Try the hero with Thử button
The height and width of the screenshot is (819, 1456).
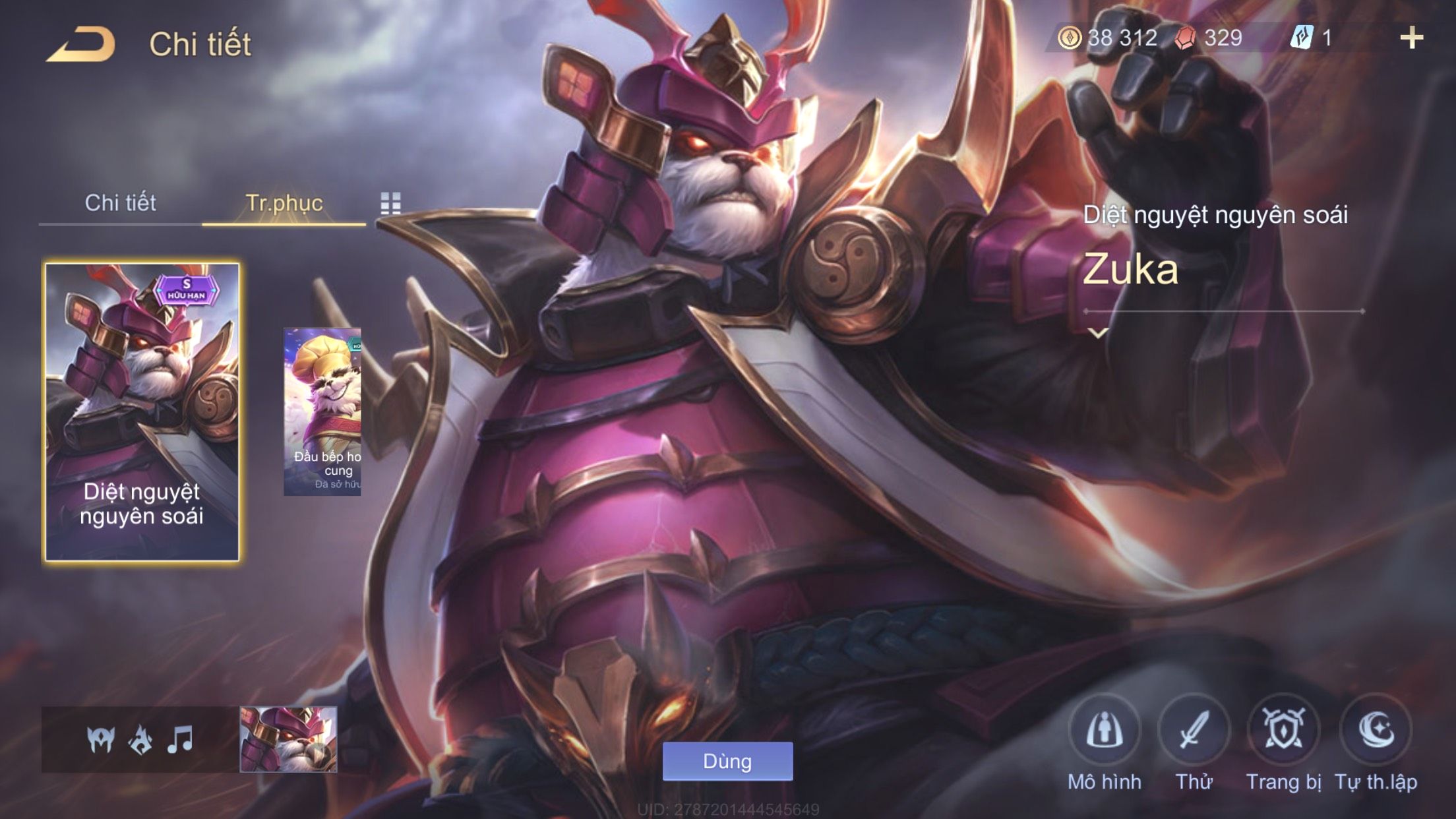[x=1194, y=731]
